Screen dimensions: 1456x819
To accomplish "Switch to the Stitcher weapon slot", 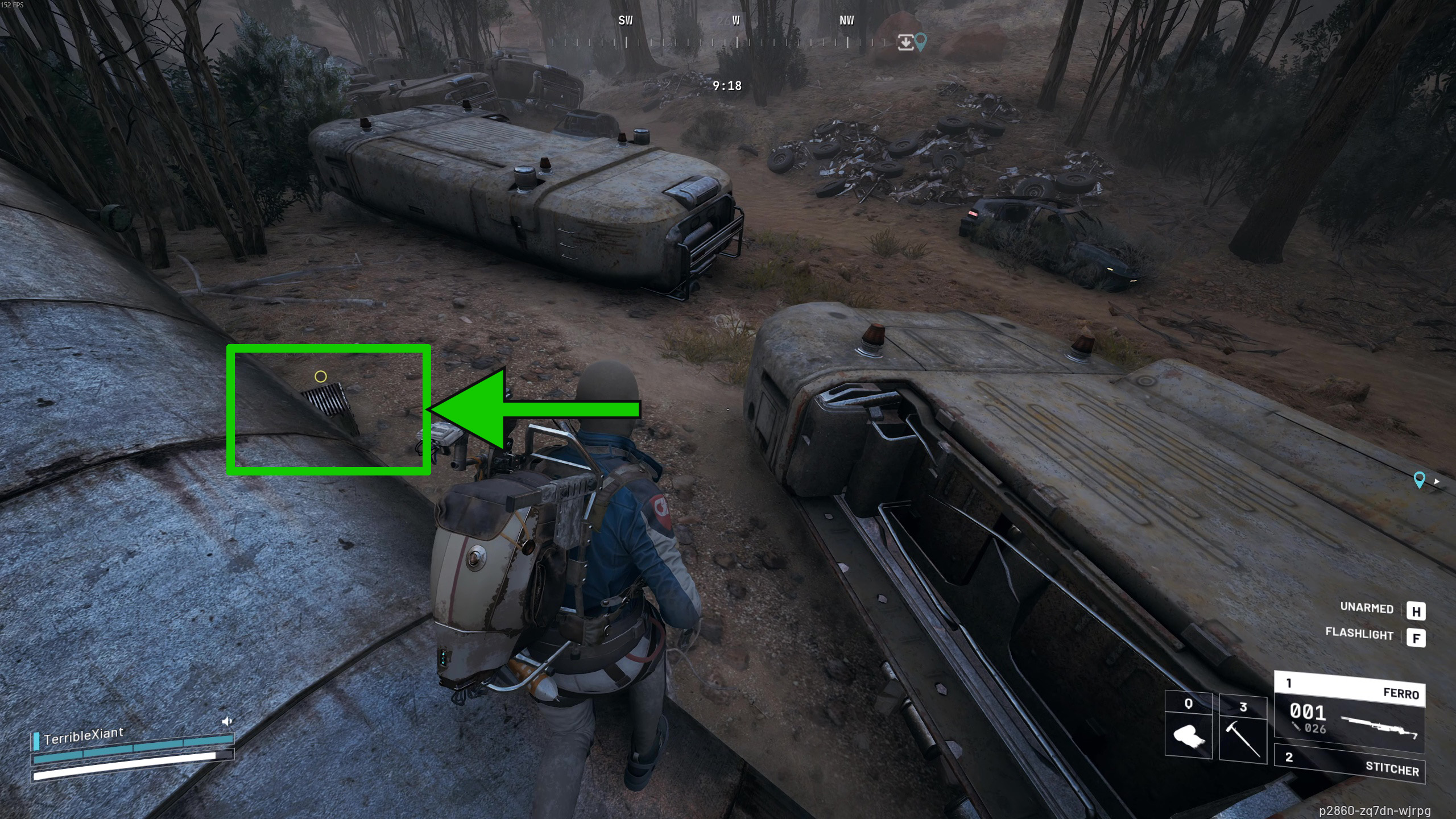I will tap(1349, 763).
